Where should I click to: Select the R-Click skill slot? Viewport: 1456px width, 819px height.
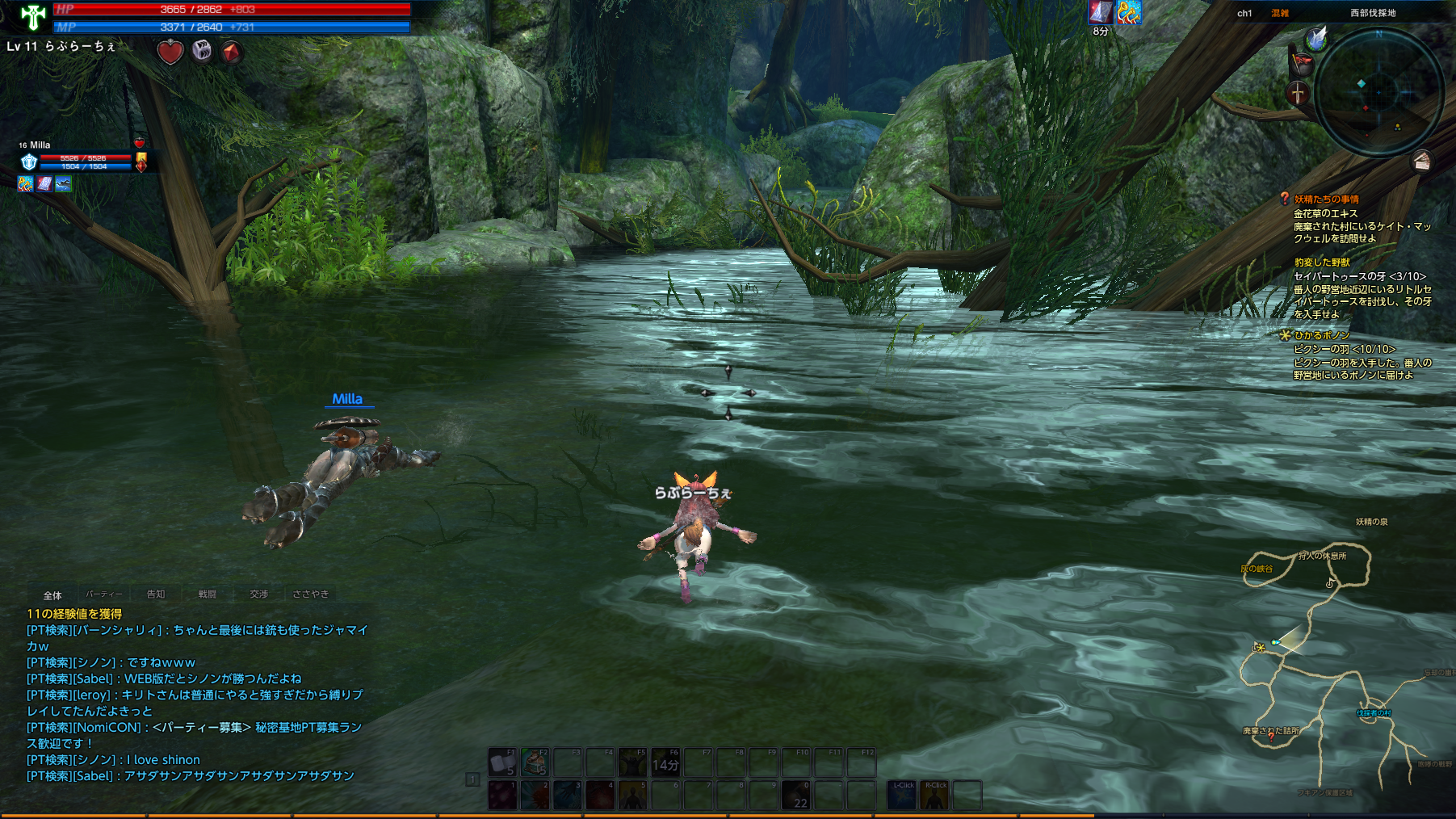point(935,795)
